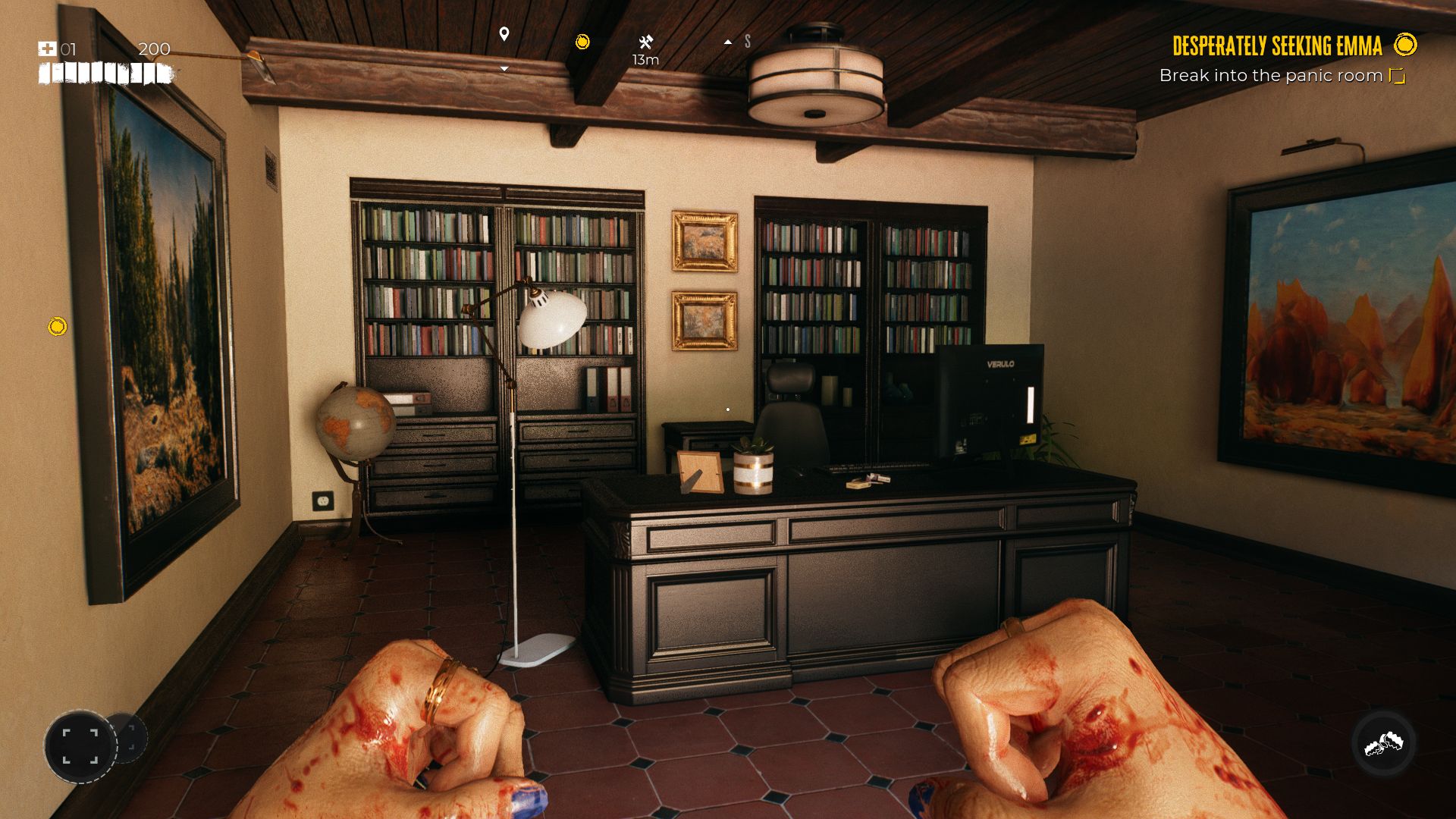Click the medkit icon in the health HUD
The image size is (1456, 819).
click(x=47, y=49)
